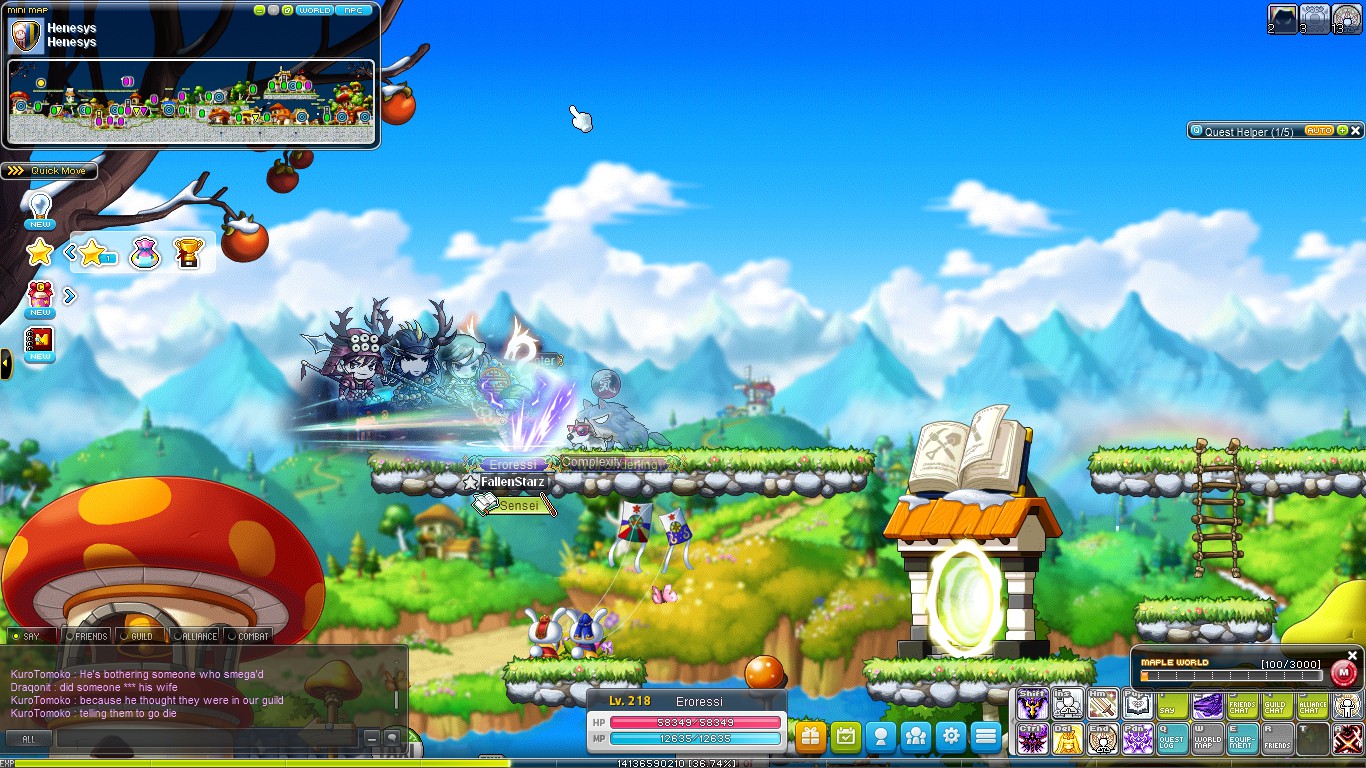Click the EXP progress bar at screen bottom
Image resolution: width=1366 pixels, height=768 pixels.
683,760
